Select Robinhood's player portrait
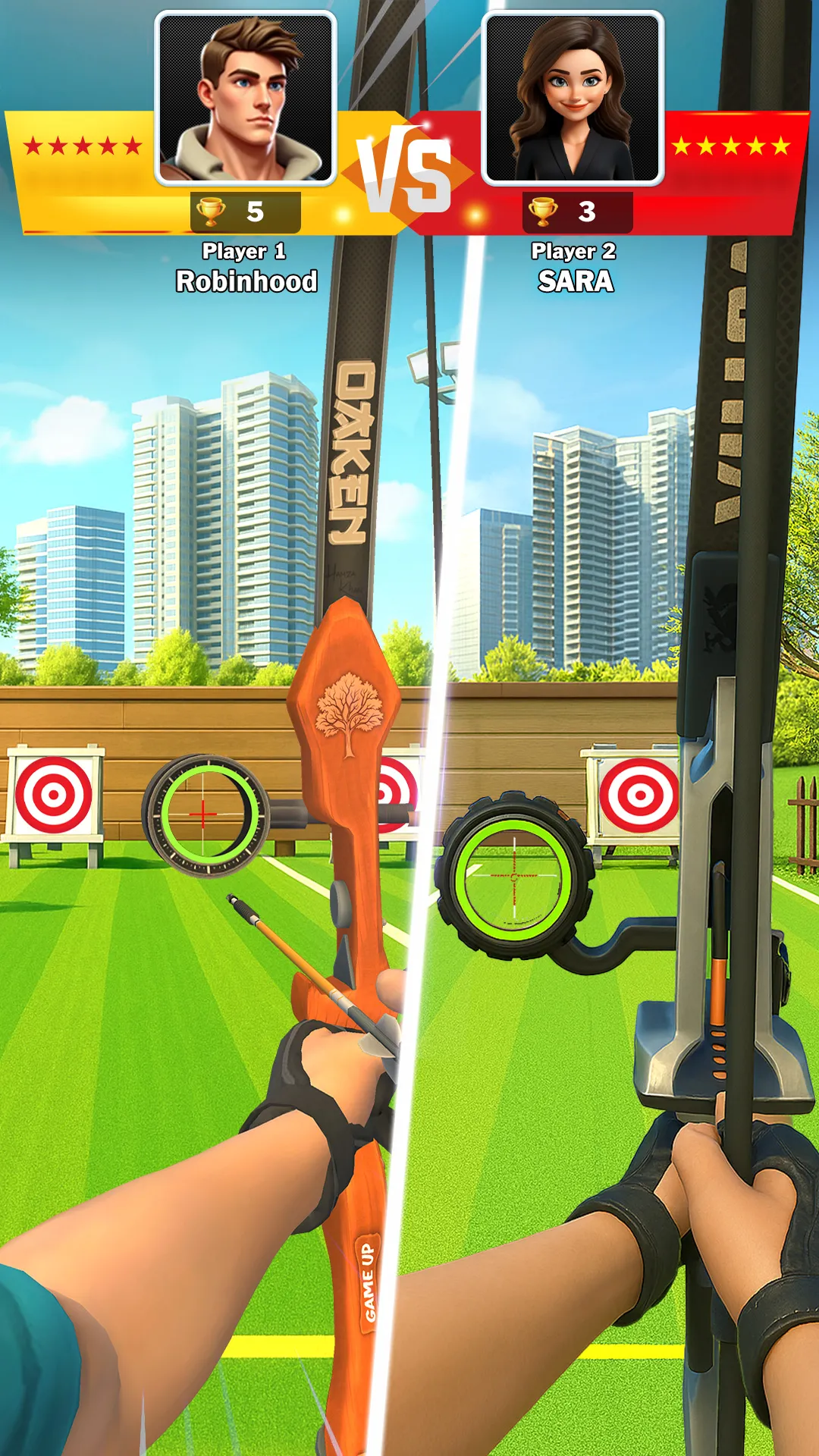Screen dimensions: 819x1456 click(x=246, y=99)
